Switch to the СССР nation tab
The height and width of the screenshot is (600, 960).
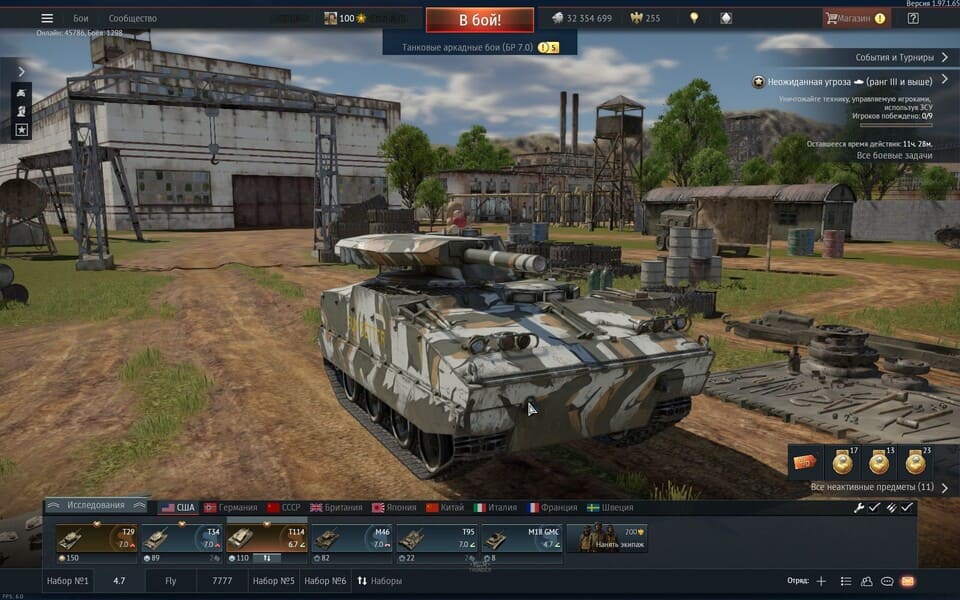coord(283,508)
